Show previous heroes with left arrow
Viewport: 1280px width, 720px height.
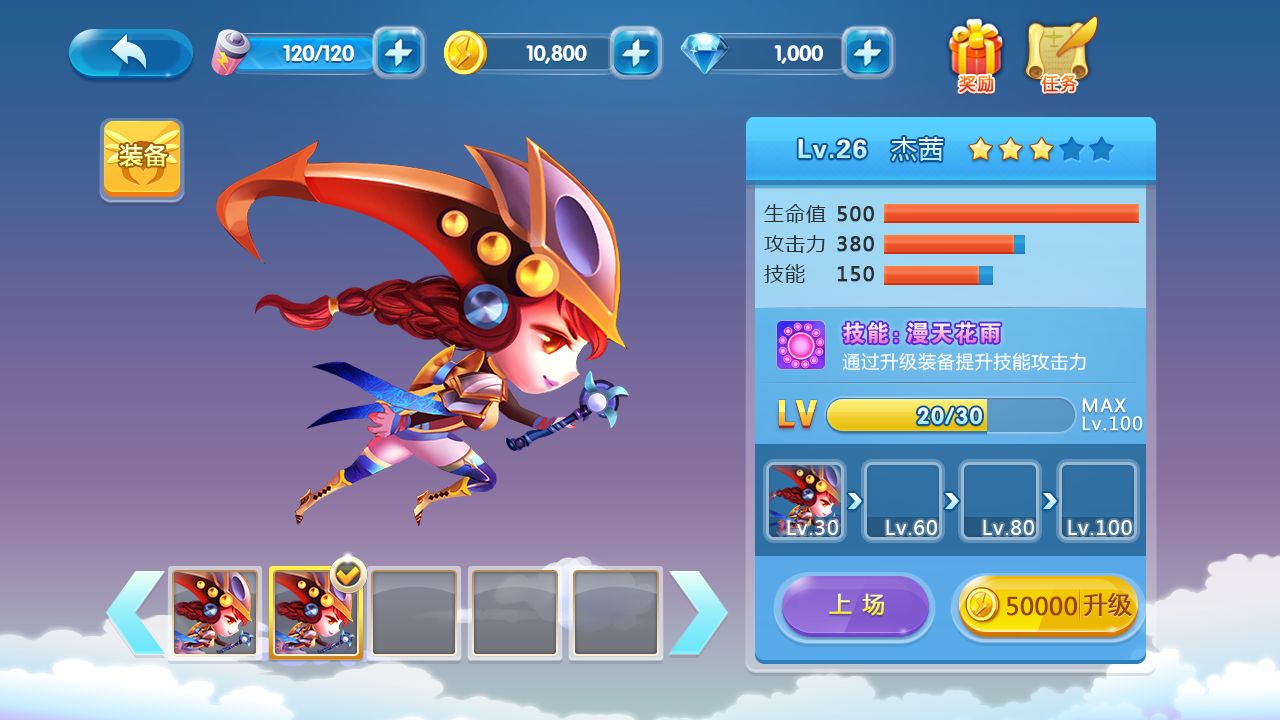[x=135, y=613]
